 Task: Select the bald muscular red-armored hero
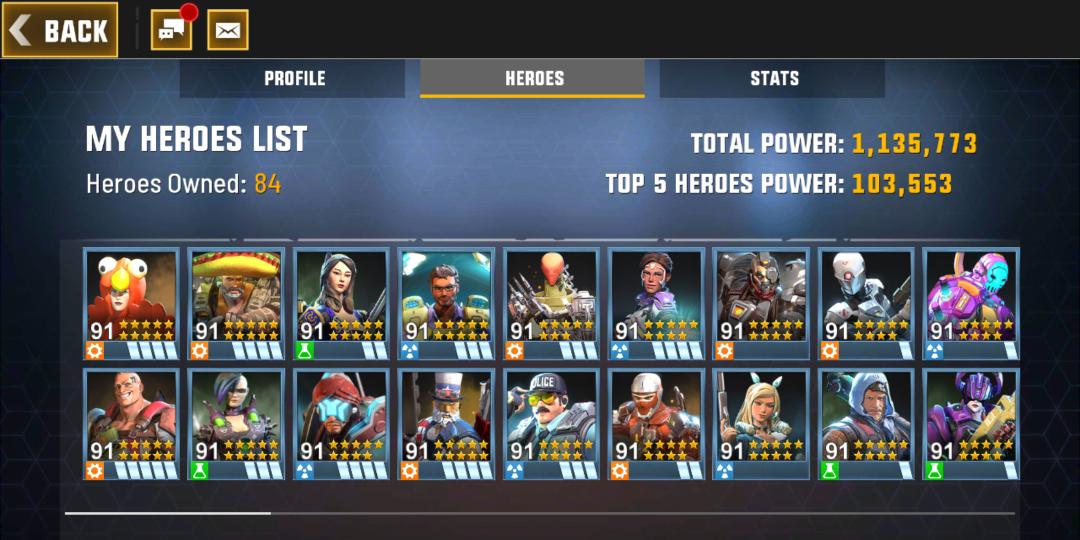[131, 424]
